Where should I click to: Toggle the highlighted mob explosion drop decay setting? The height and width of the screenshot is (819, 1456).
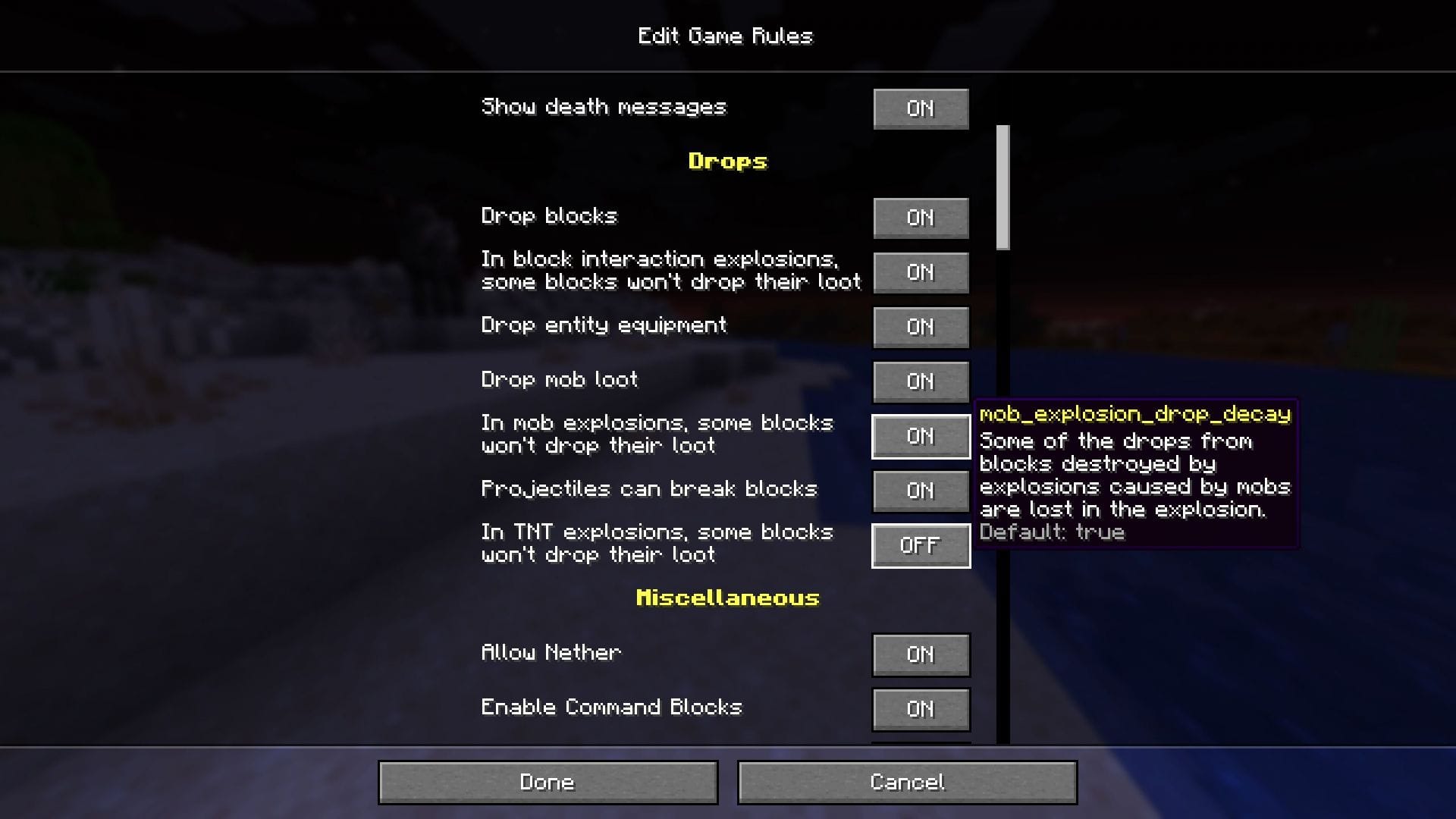pyautogui.click(x=921, y=436)
